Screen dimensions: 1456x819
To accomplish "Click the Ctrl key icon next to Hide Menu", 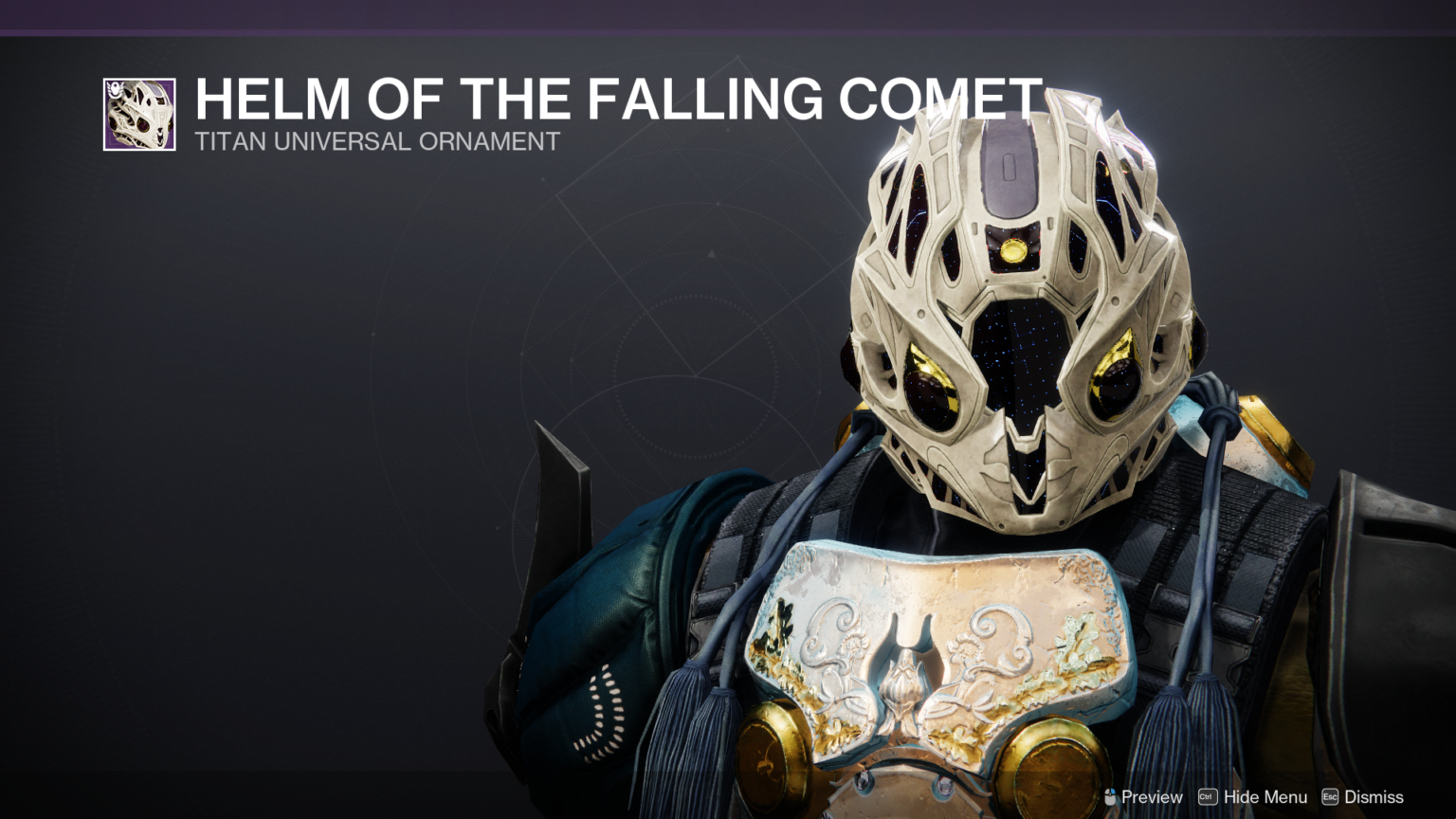I will coord(1206,797).
